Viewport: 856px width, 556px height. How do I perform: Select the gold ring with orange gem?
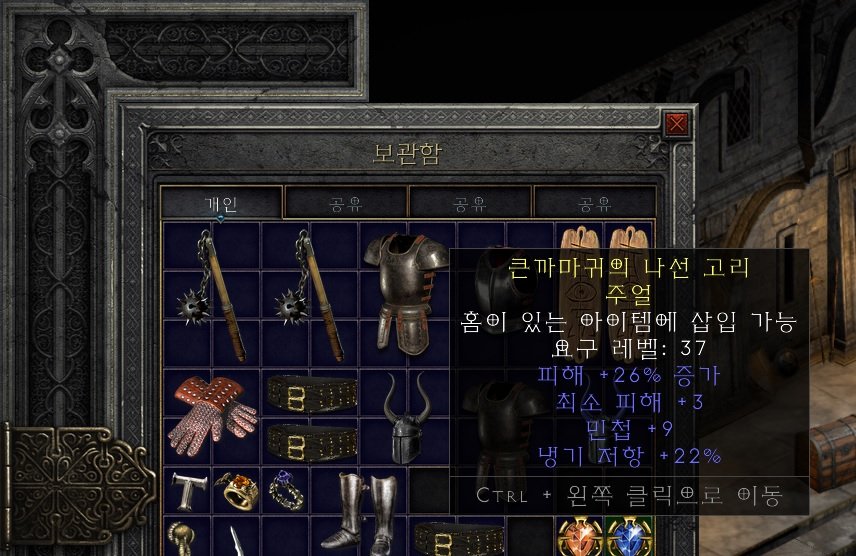click(237, 490)
